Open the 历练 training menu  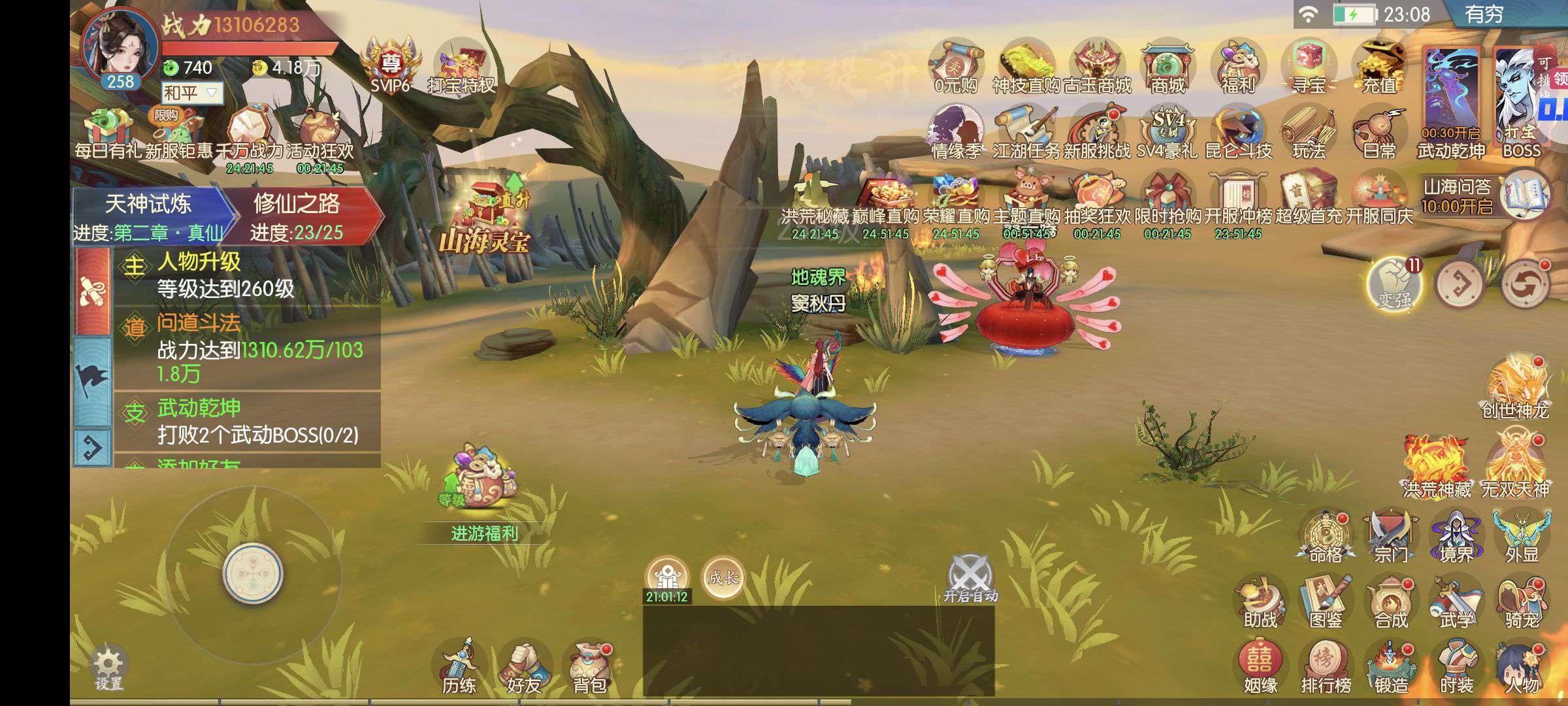(459, 667)
